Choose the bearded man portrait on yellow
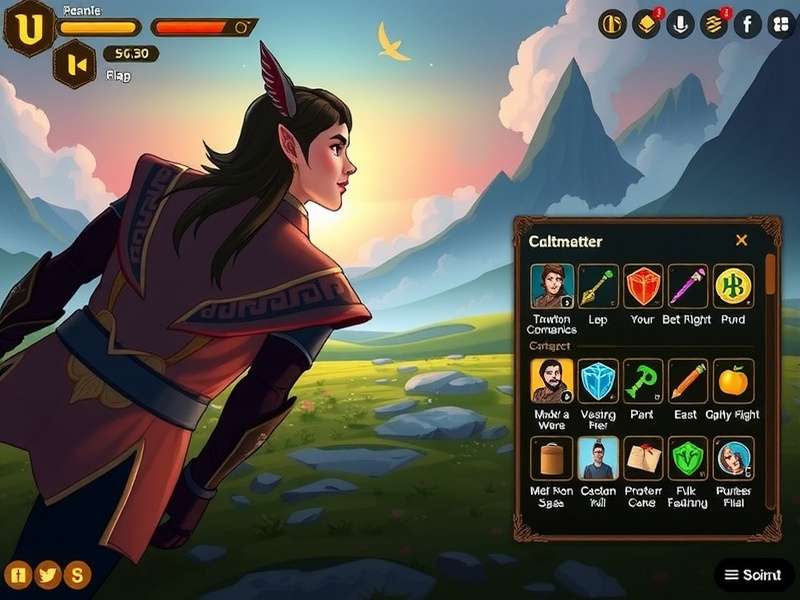This screenshot has width=800, height=600. [552, 381]
